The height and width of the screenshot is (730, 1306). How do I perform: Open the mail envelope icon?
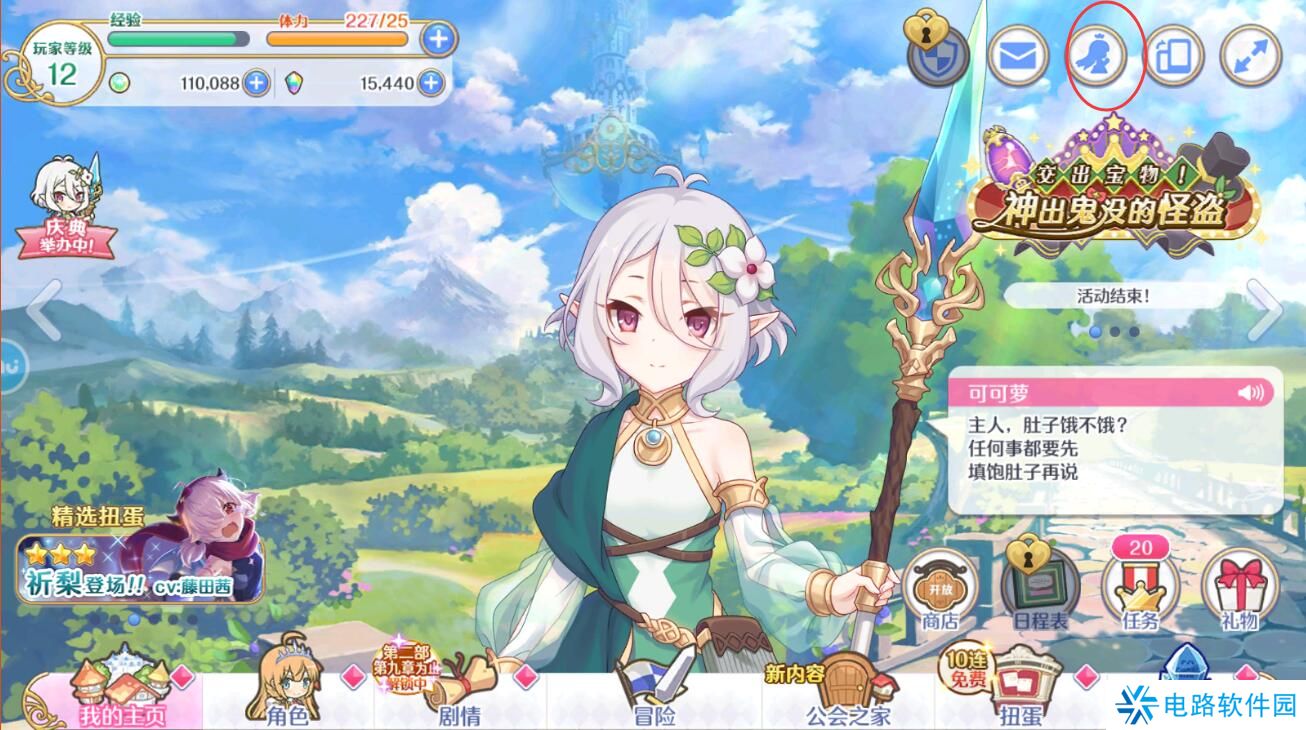tap(1018, 56)
